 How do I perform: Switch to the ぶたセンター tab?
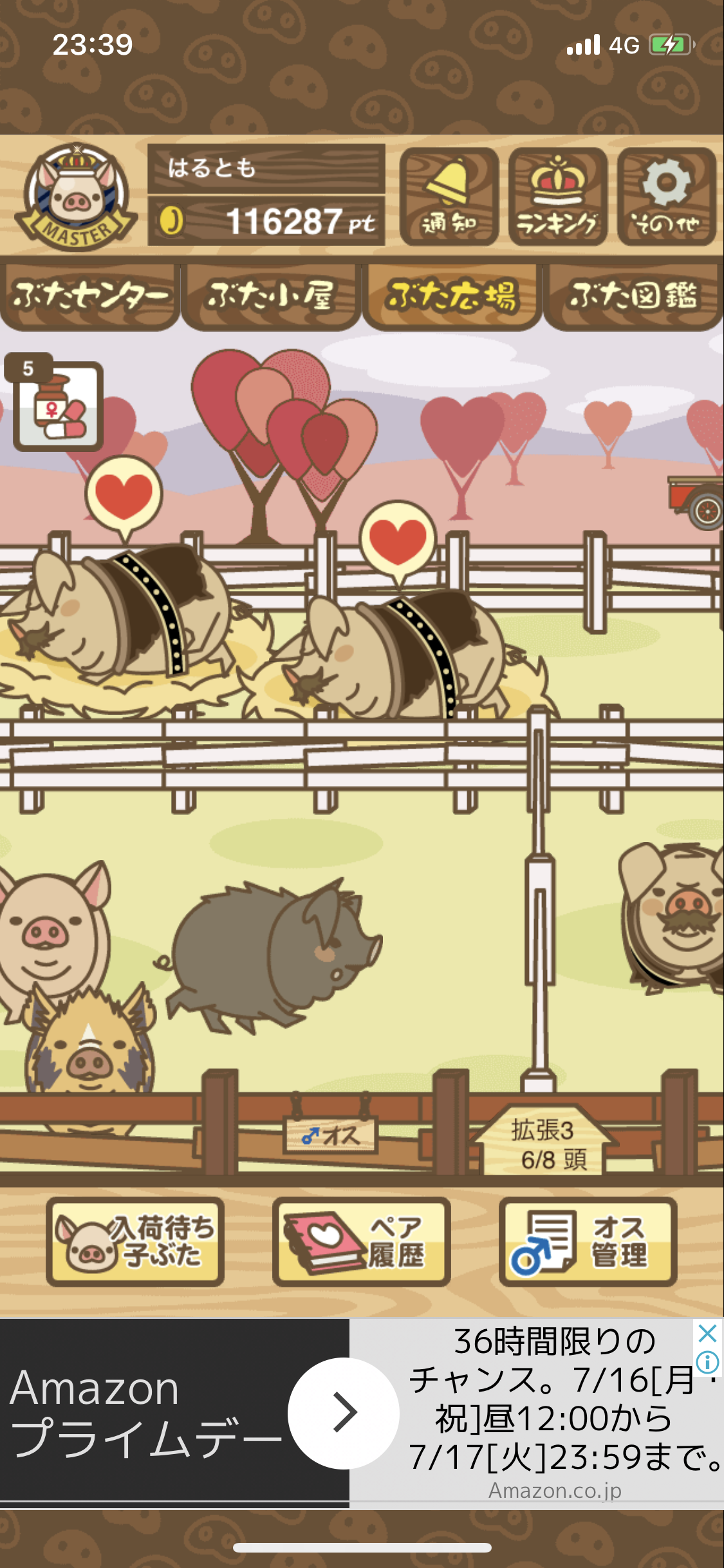(90, 297)
